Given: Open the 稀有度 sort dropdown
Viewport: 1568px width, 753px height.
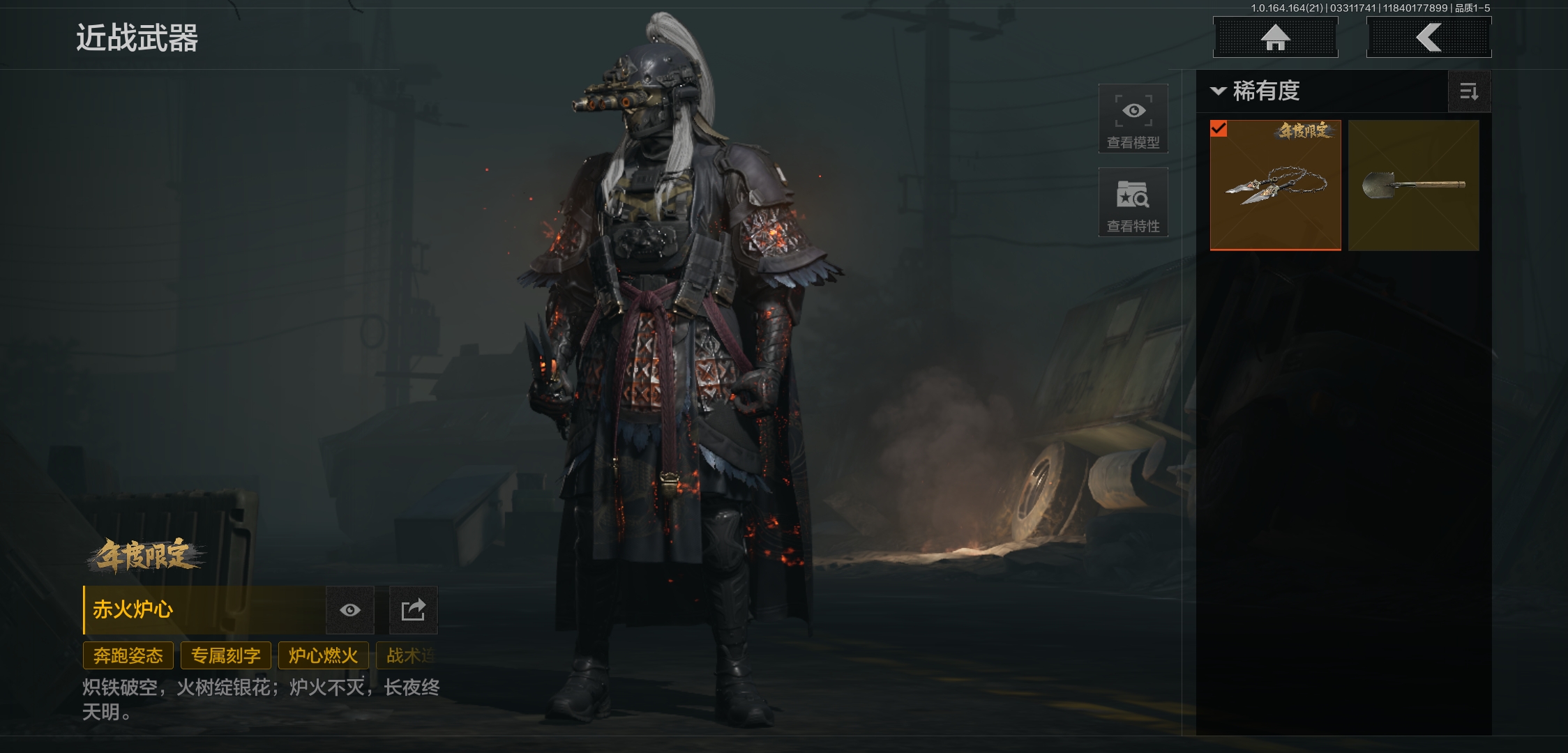Looking at the screenshot, I should pos(1256,91).
